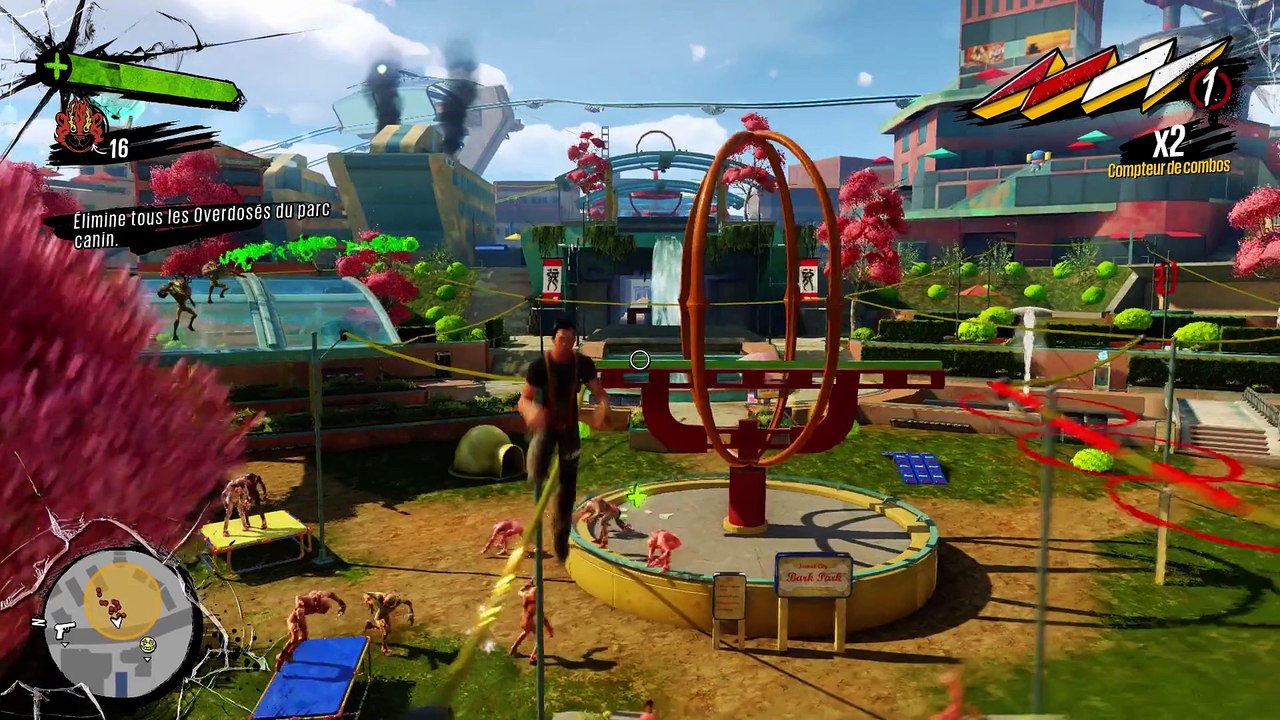Select the white player arrow on minimap

tap(116, 621)
